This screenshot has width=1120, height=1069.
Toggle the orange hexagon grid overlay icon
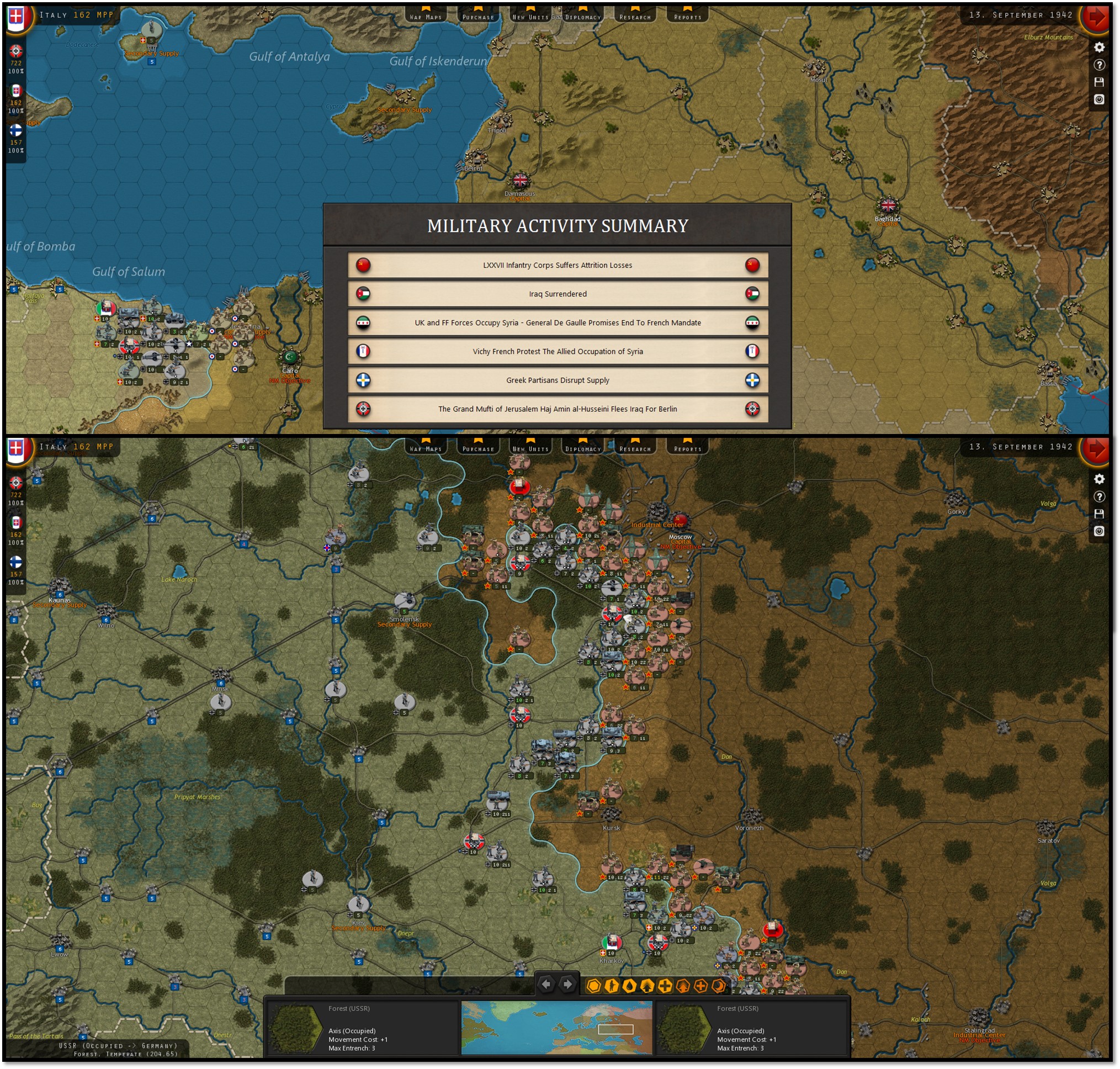click(593, 986)
